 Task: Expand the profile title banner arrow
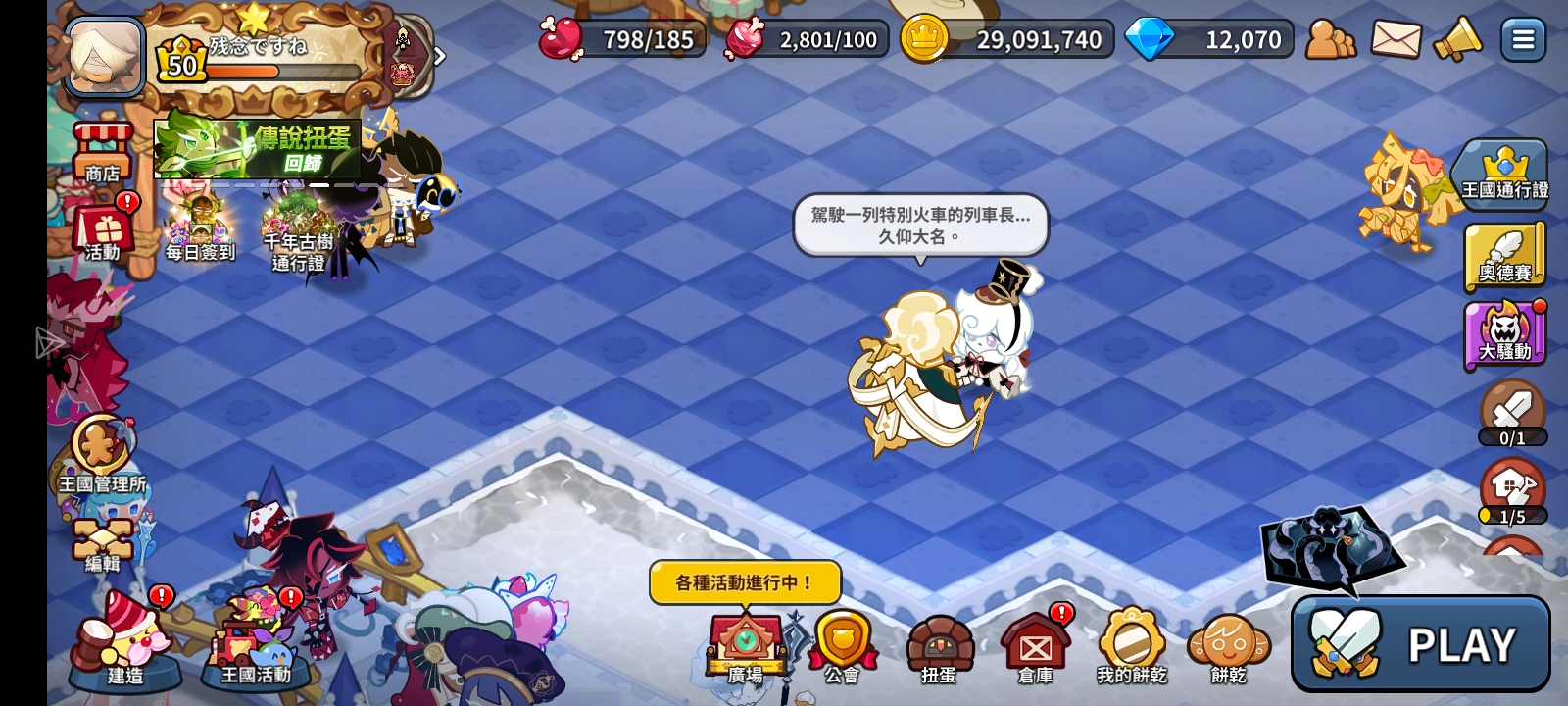pyautogui.click(x=438, y=56)
